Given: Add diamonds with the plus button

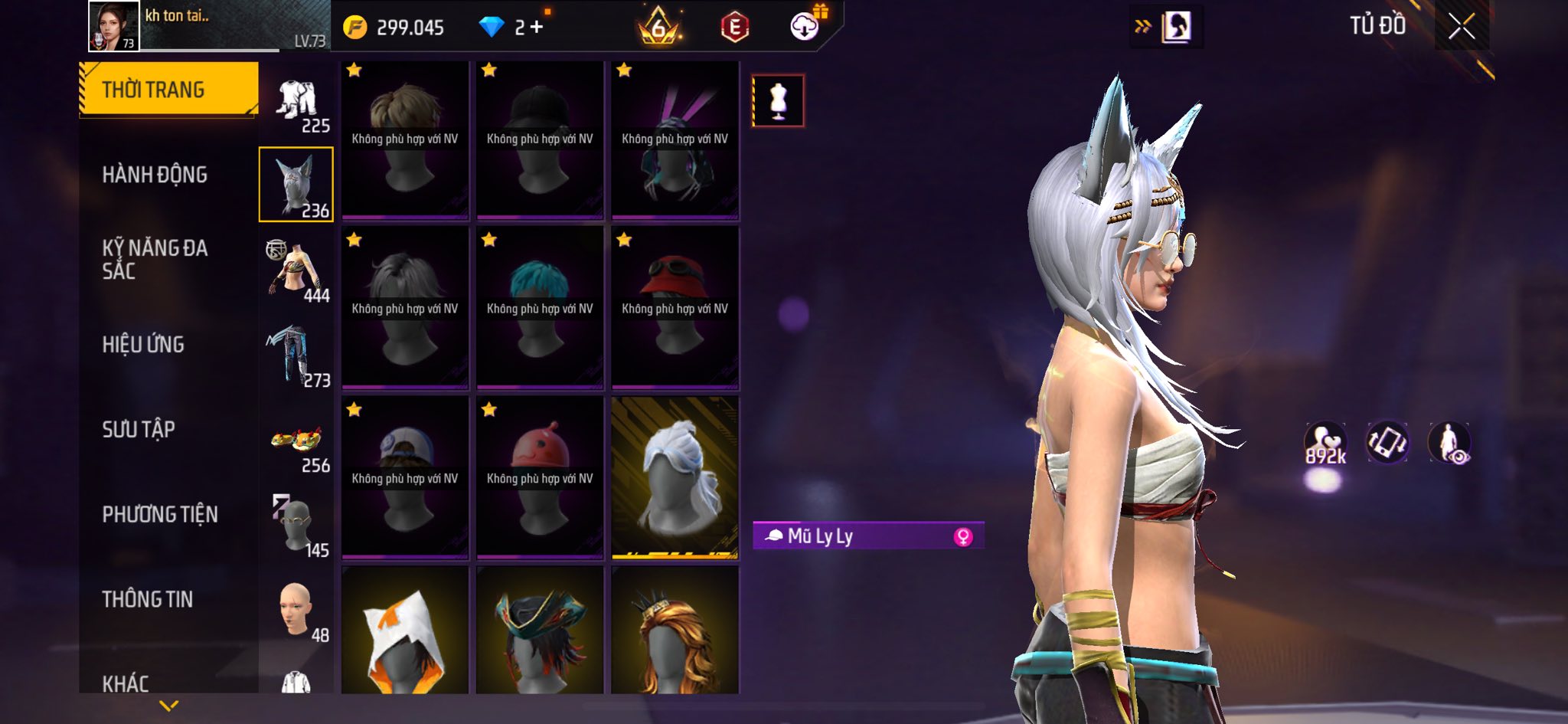Looking at the screenshot, I should point(537,28).
